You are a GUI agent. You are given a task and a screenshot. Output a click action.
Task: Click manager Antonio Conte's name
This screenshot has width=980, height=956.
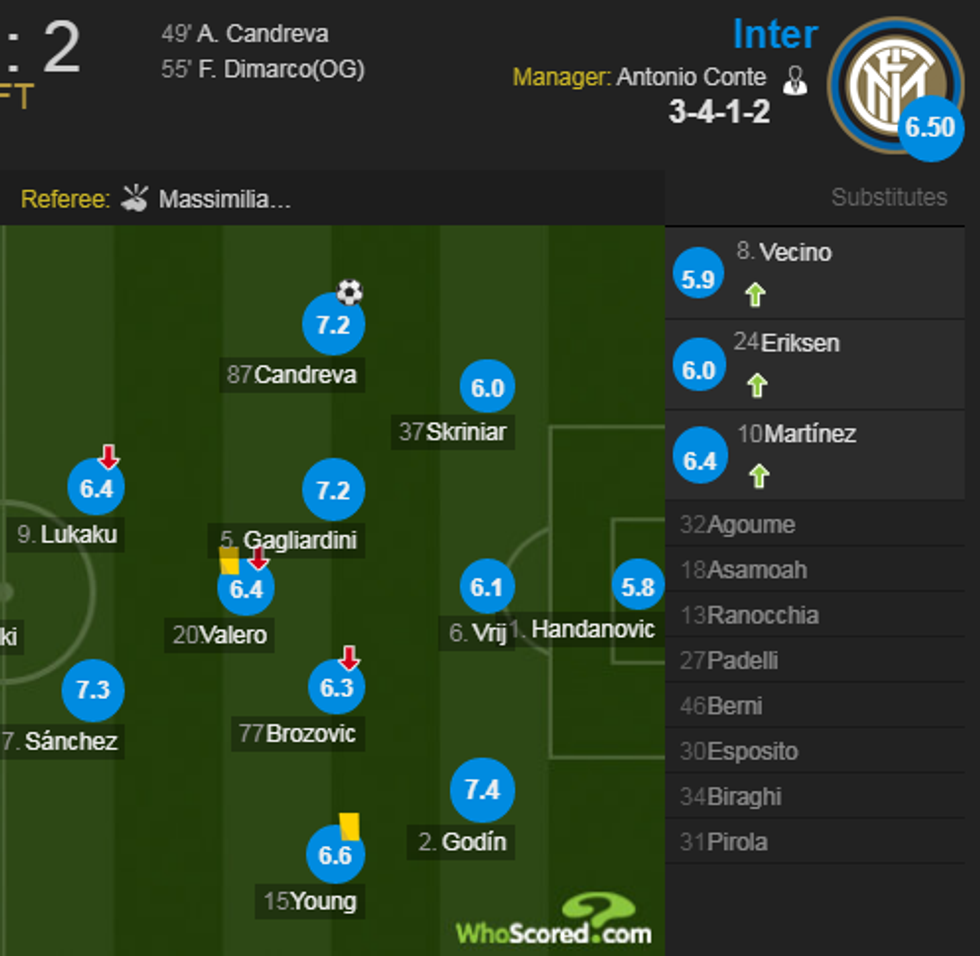691,78
